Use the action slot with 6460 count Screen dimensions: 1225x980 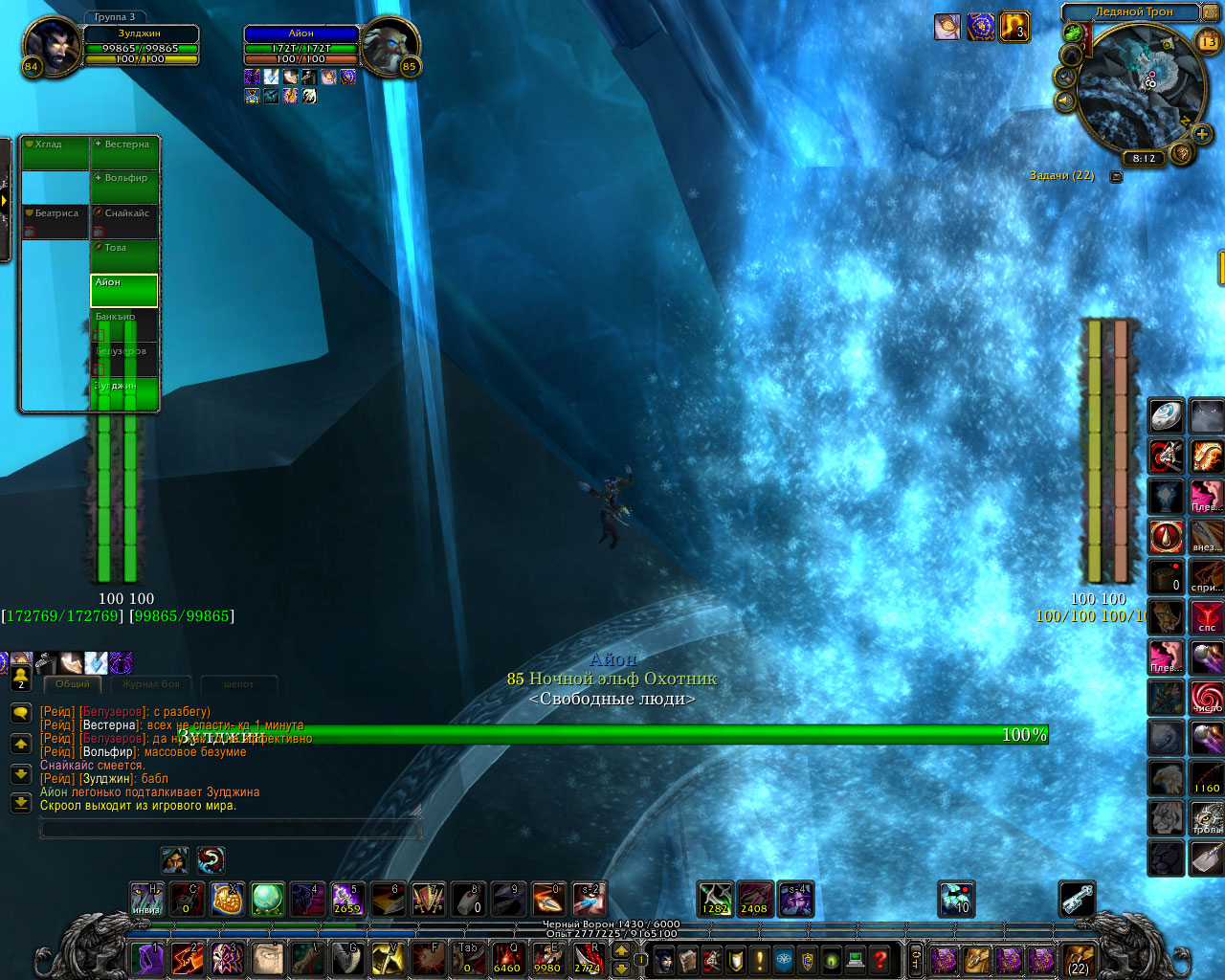[506, 957]
